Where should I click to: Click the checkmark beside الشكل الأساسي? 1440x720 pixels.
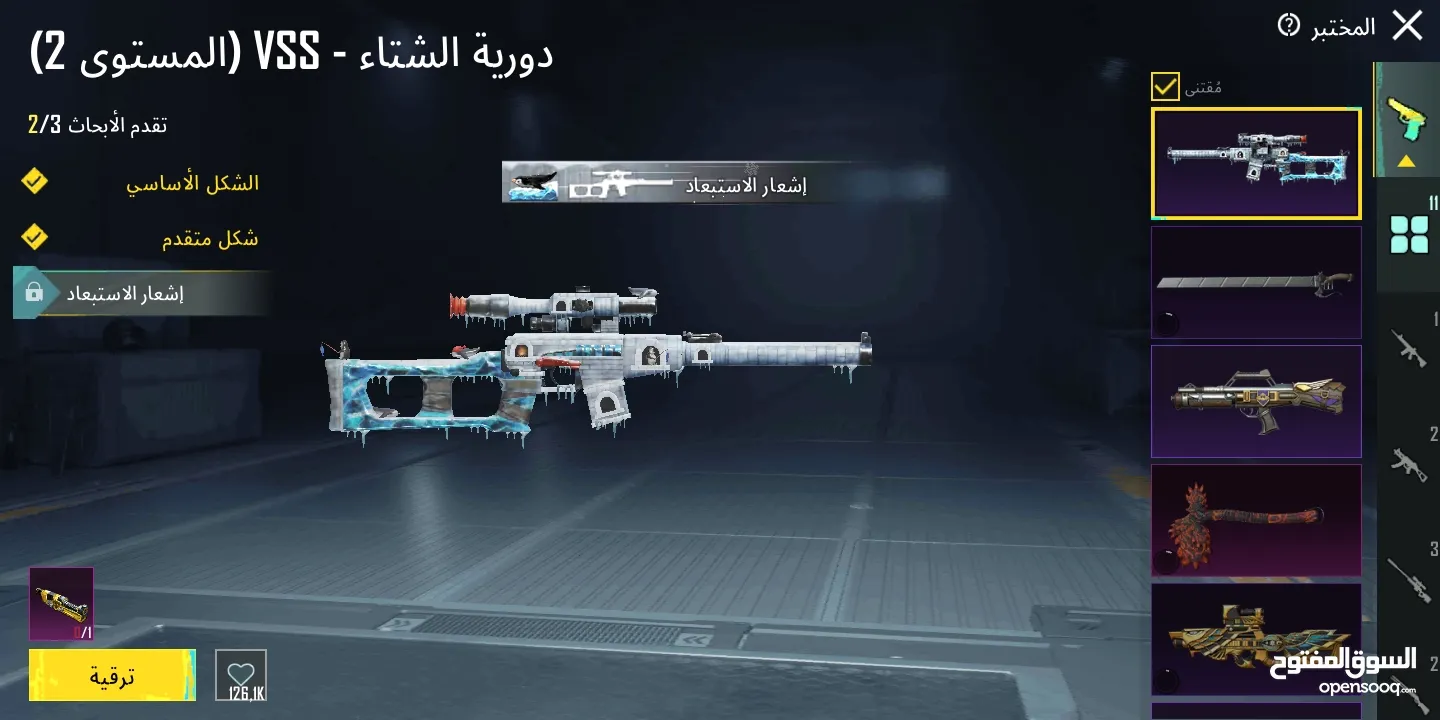pyautogui.click(x=33, y=182)
